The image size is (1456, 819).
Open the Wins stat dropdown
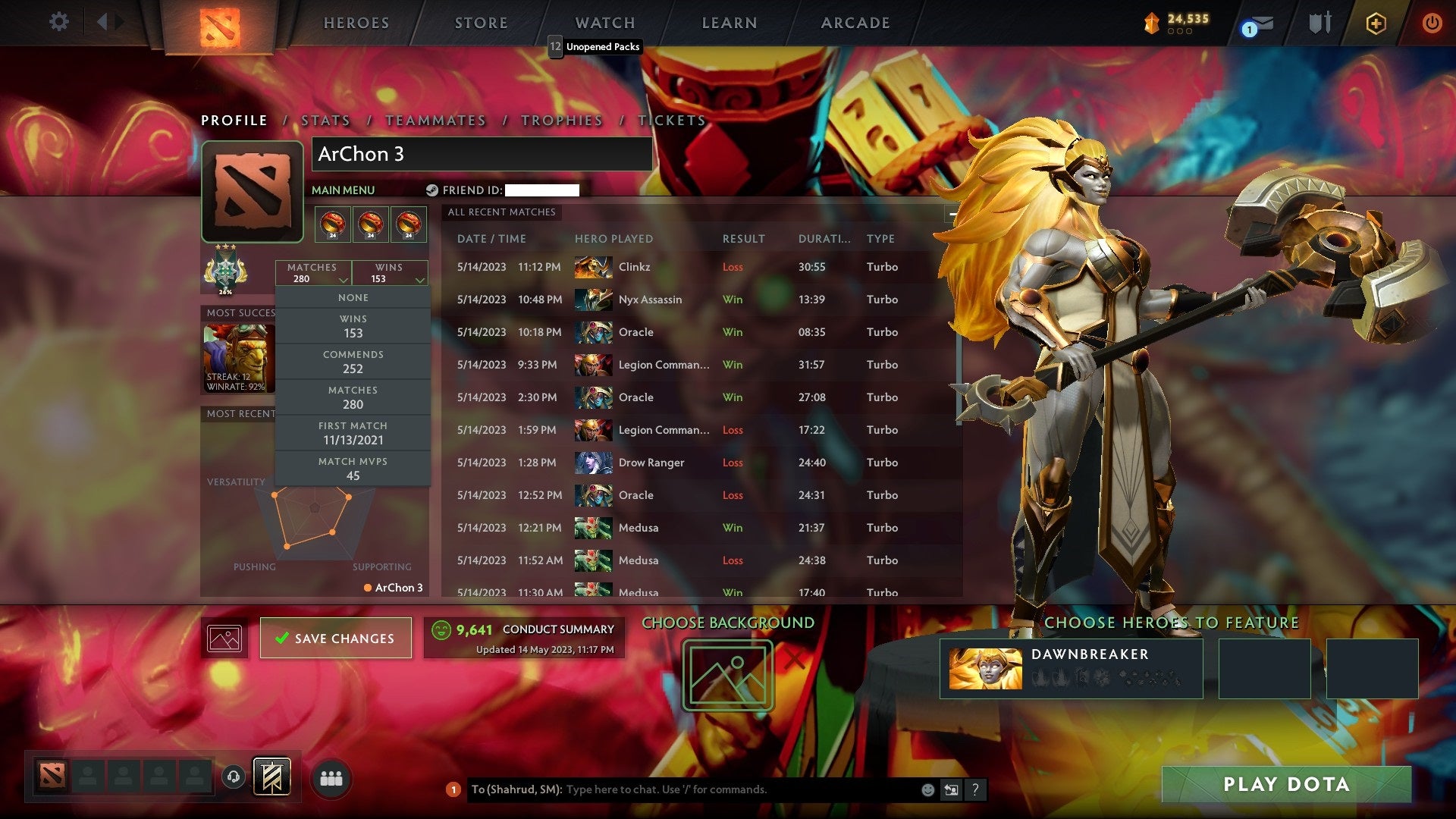click(391, 273)
